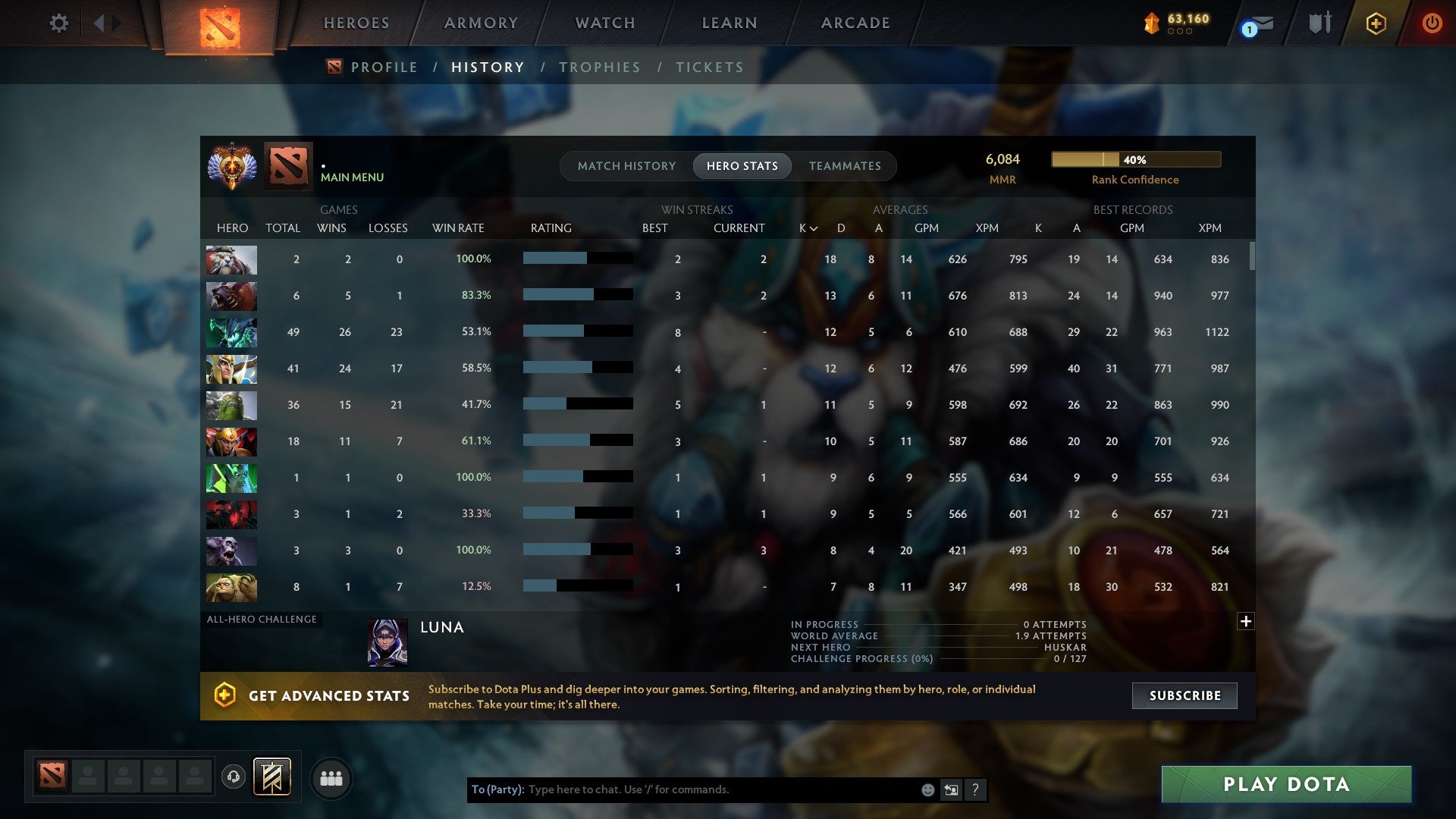Screen dimensions: 1456x819
Task: Click the question mark help icon beside chat
Action: pos(975,789)
